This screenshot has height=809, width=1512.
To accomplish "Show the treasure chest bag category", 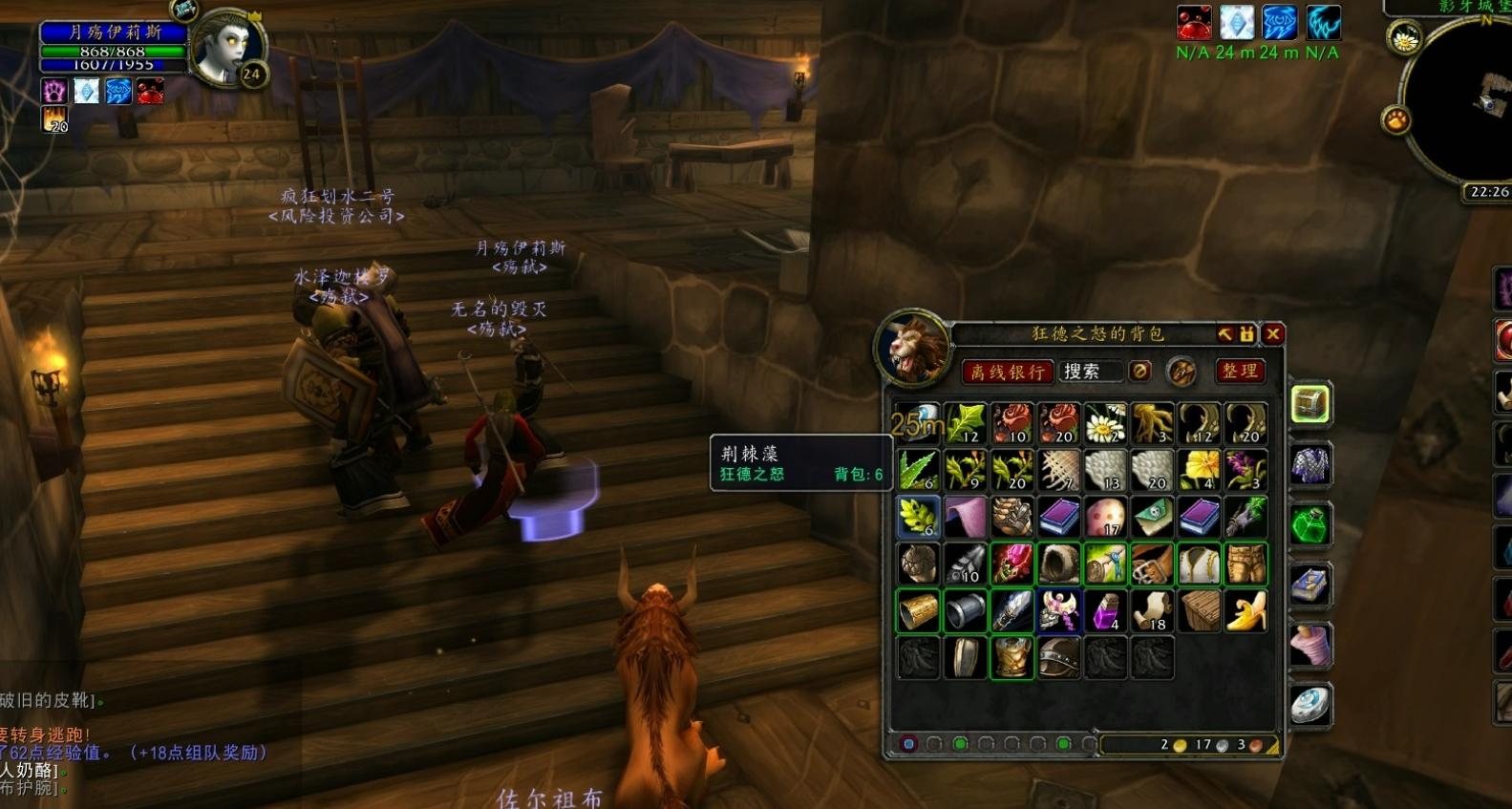I will (x=1310, y=404).
